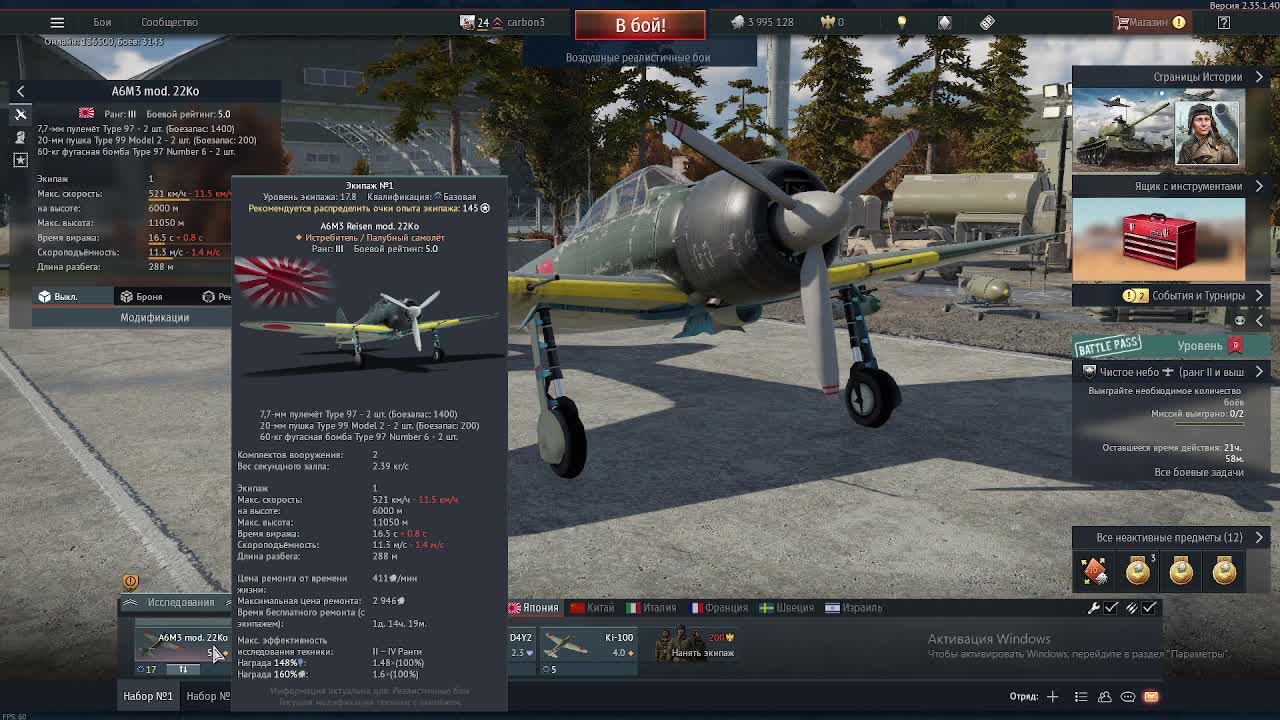The image size is (1280, 720).
Task: Open the Модификации panel
Action: tap(155, 317)
